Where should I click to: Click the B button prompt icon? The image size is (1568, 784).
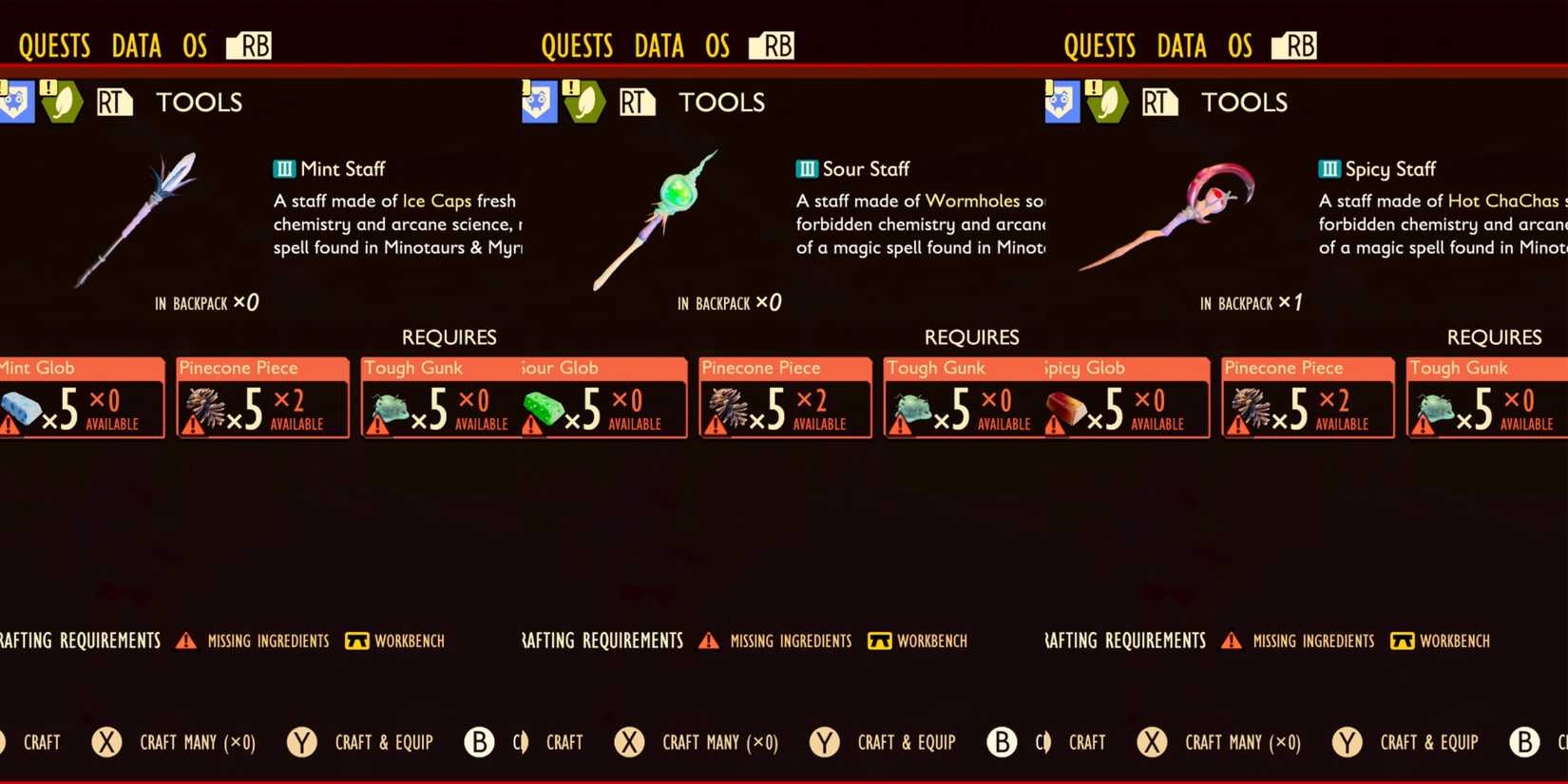coord(479,742)
